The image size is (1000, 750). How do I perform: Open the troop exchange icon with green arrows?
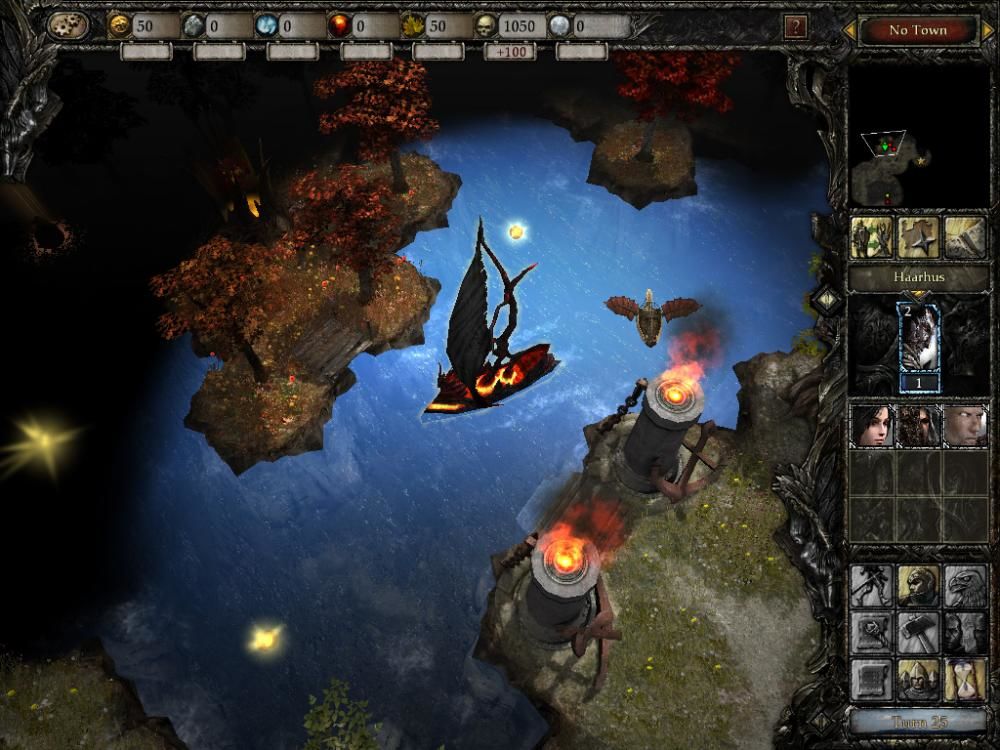[x=870, y=238]
